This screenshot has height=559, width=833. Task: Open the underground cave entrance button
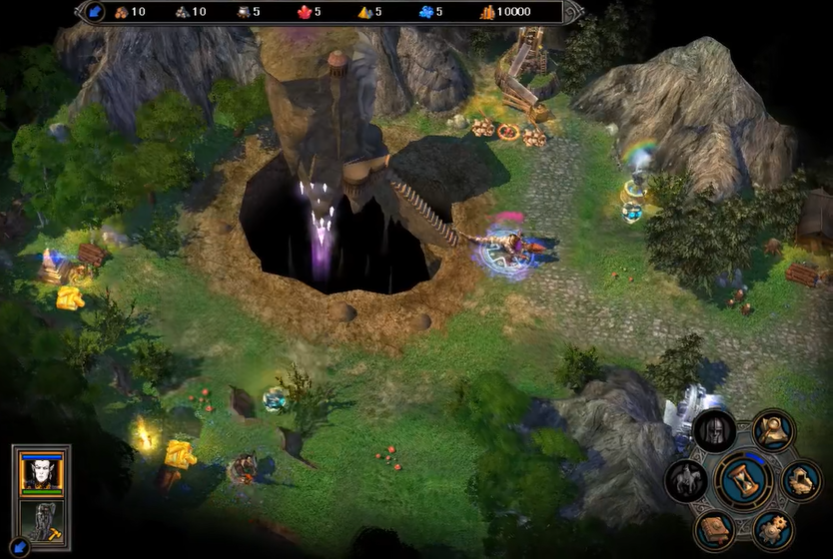tap(801, 481)
